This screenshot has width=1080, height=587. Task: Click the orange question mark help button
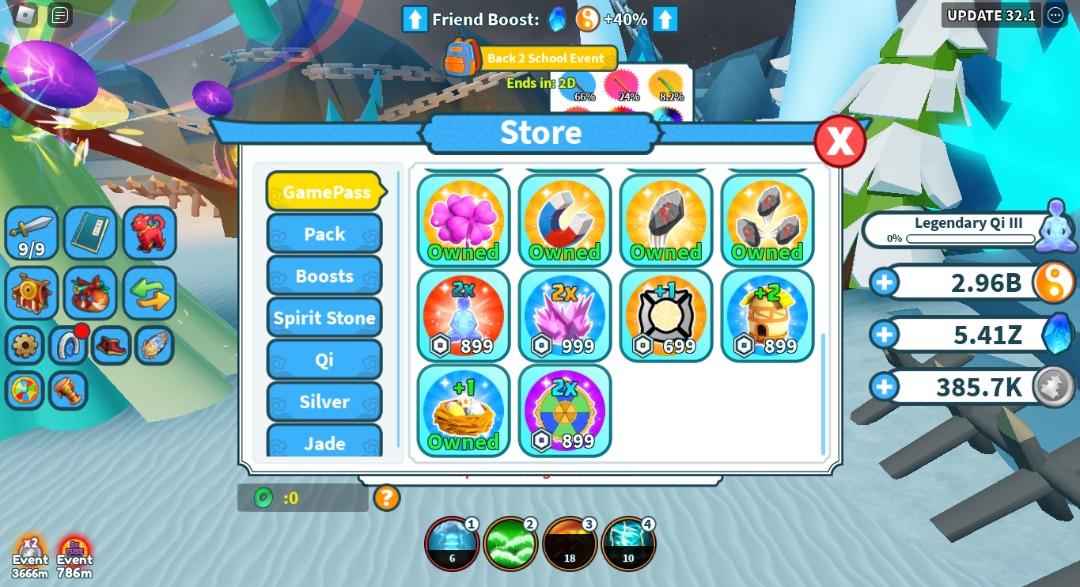386,497
